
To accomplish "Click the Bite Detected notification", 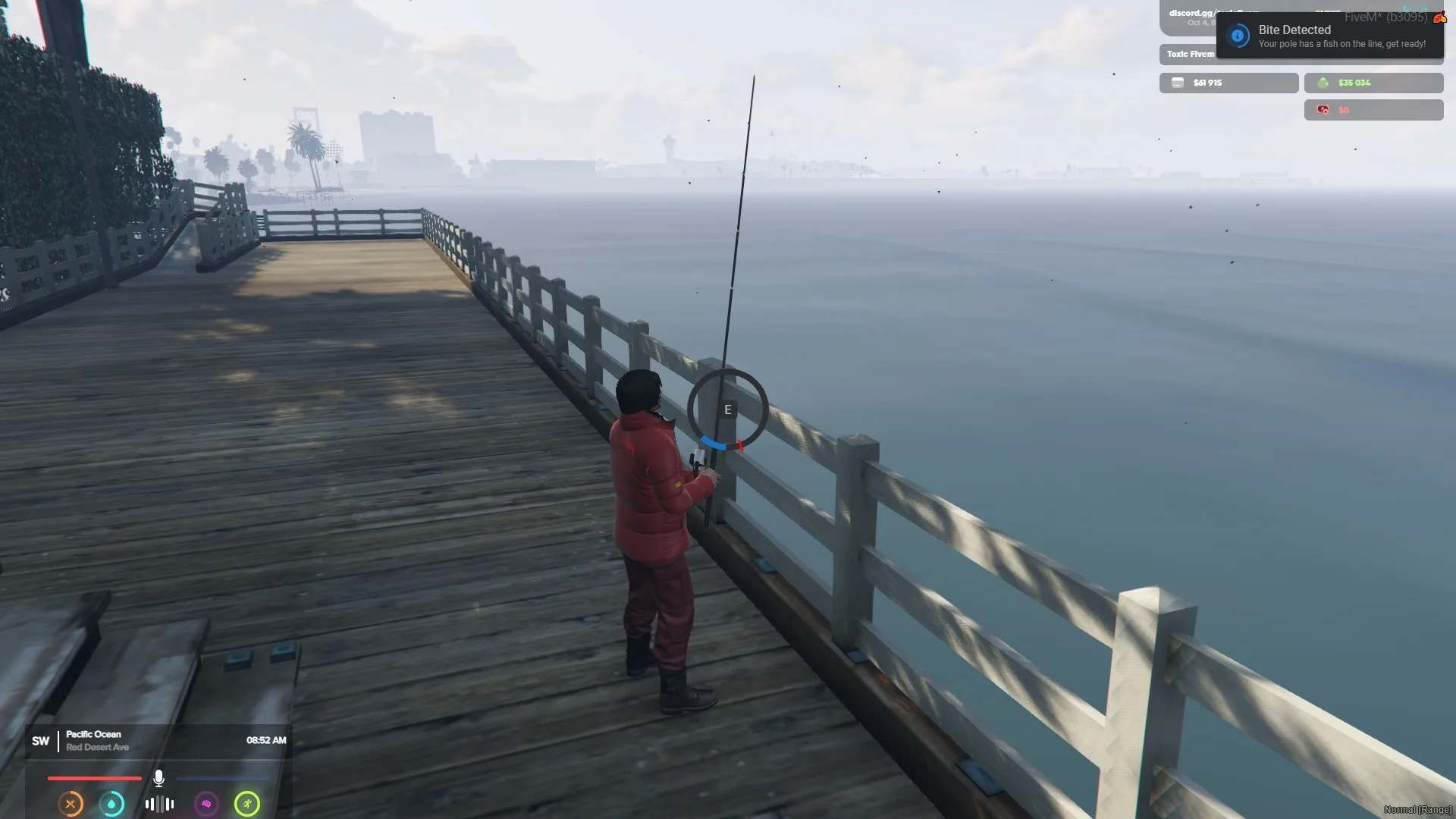I will 1330,36.
